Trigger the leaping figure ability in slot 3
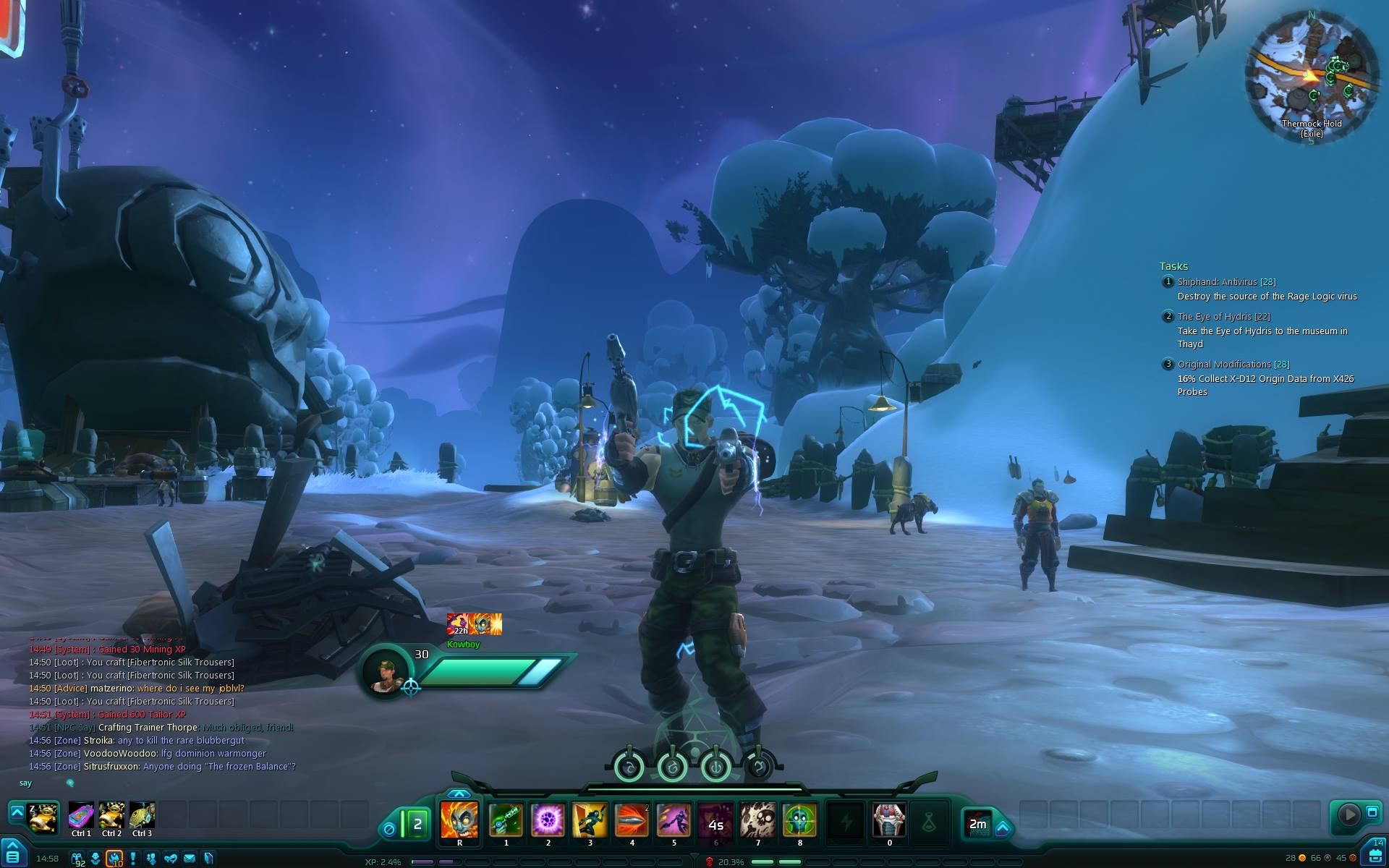This screenshot has width=1389, height=868. click(590, 820)
